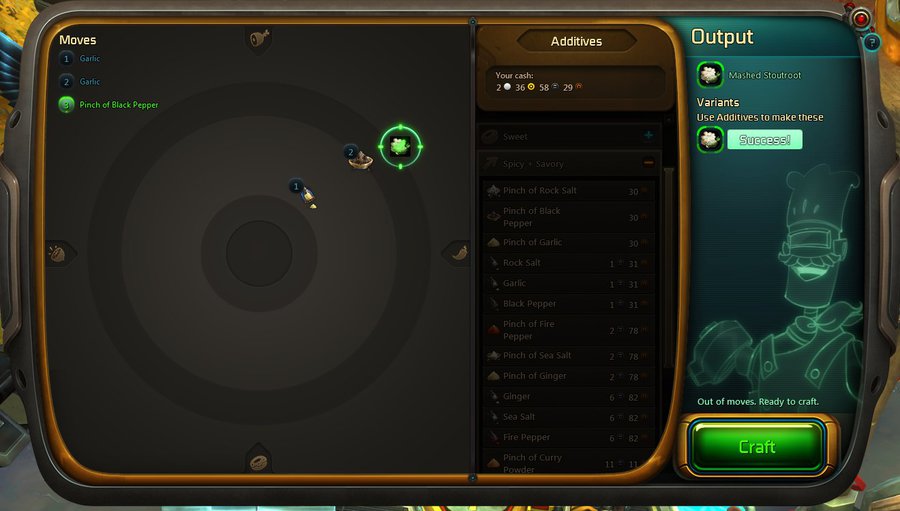Open the question mark help button
The image size is (900, 511).
871,42
